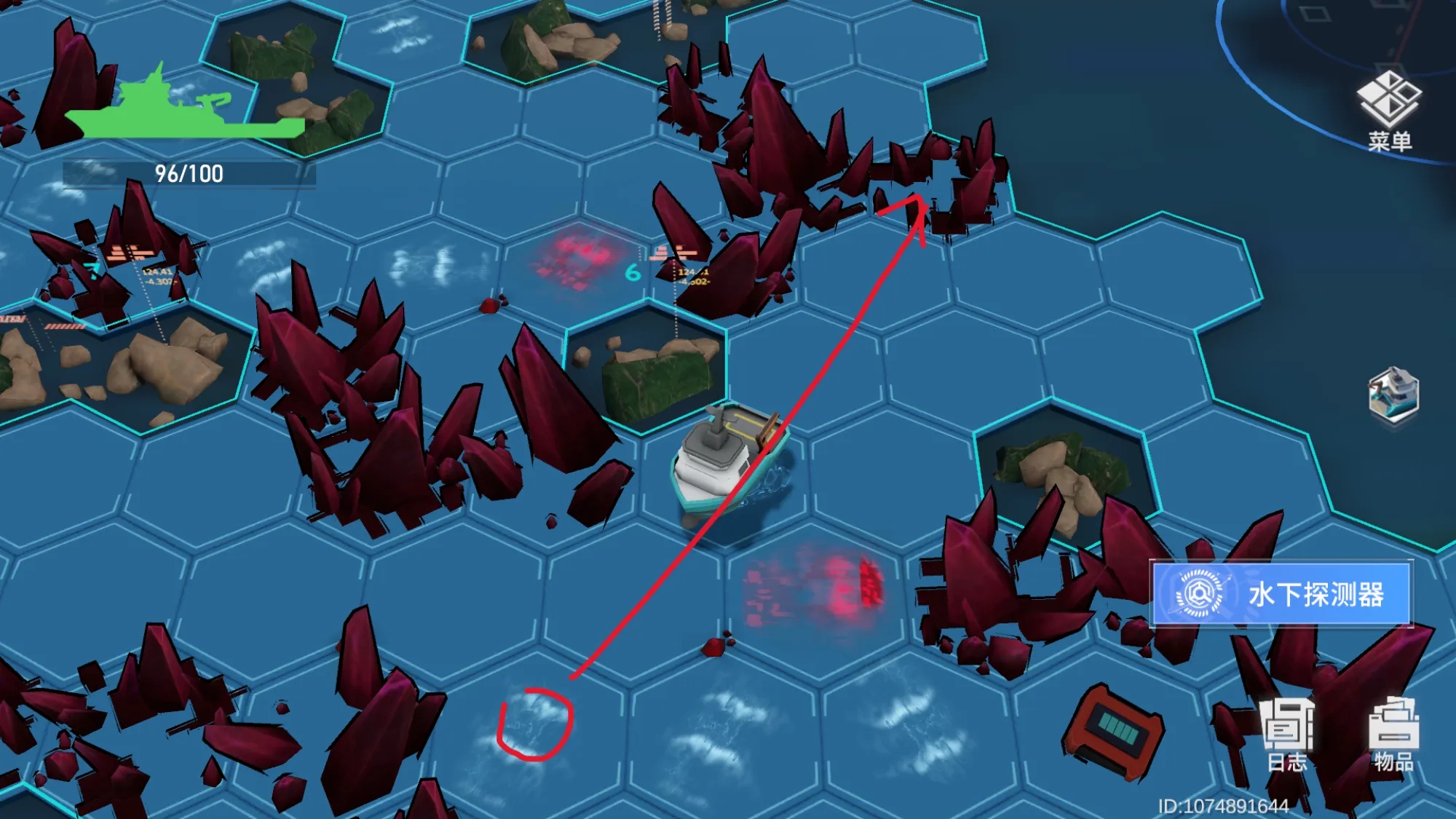The image size is (1456, 819).
Task: Activate the 水下探测器 underwater detector
Action: point(1281,594)
